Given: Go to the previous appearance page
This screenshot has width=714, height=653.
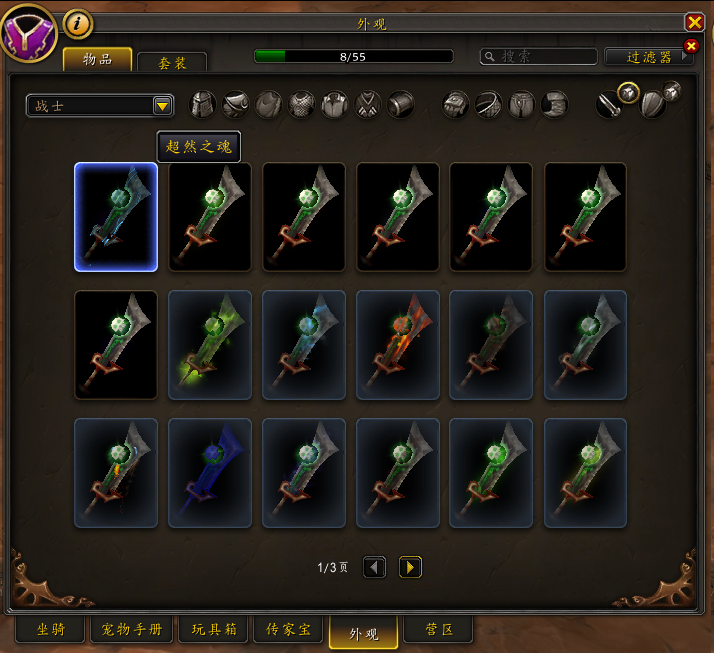Looking at the screenshot, I should coord(374,567).
